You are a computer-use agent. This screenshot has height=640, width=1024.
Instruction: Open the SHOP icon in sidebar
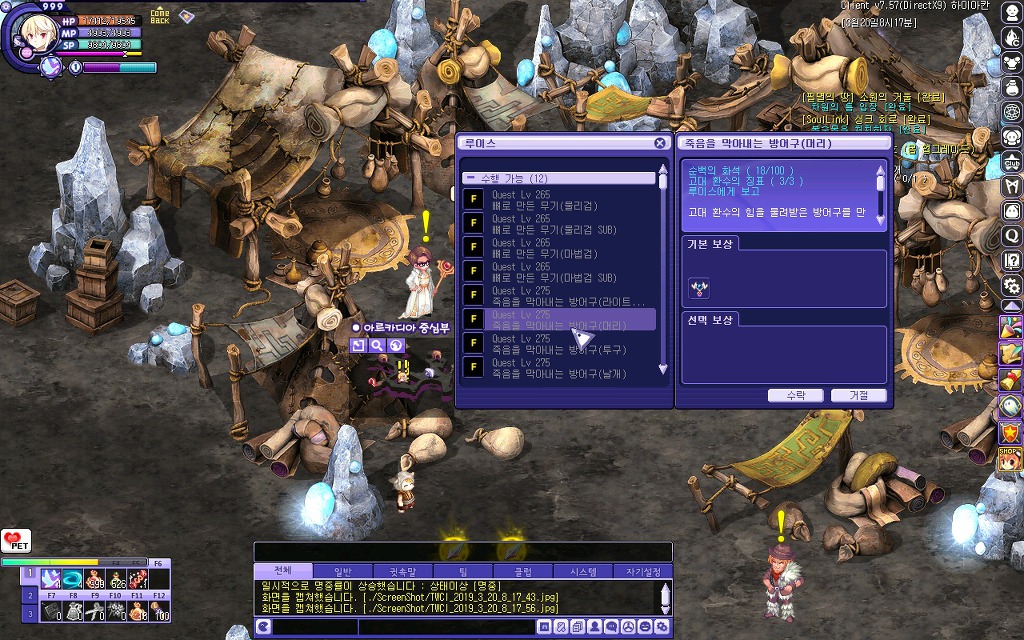click(1010, 458)
